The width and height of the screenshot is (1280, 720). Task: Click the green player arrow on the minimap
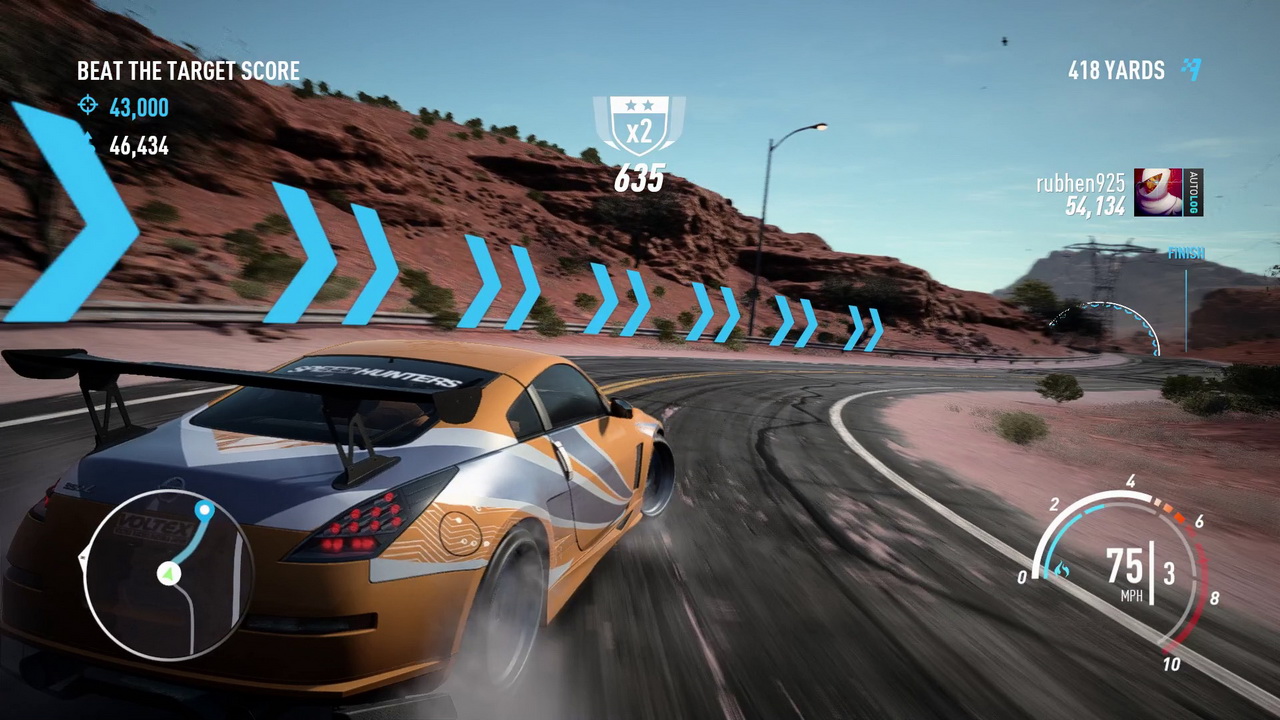168,574
